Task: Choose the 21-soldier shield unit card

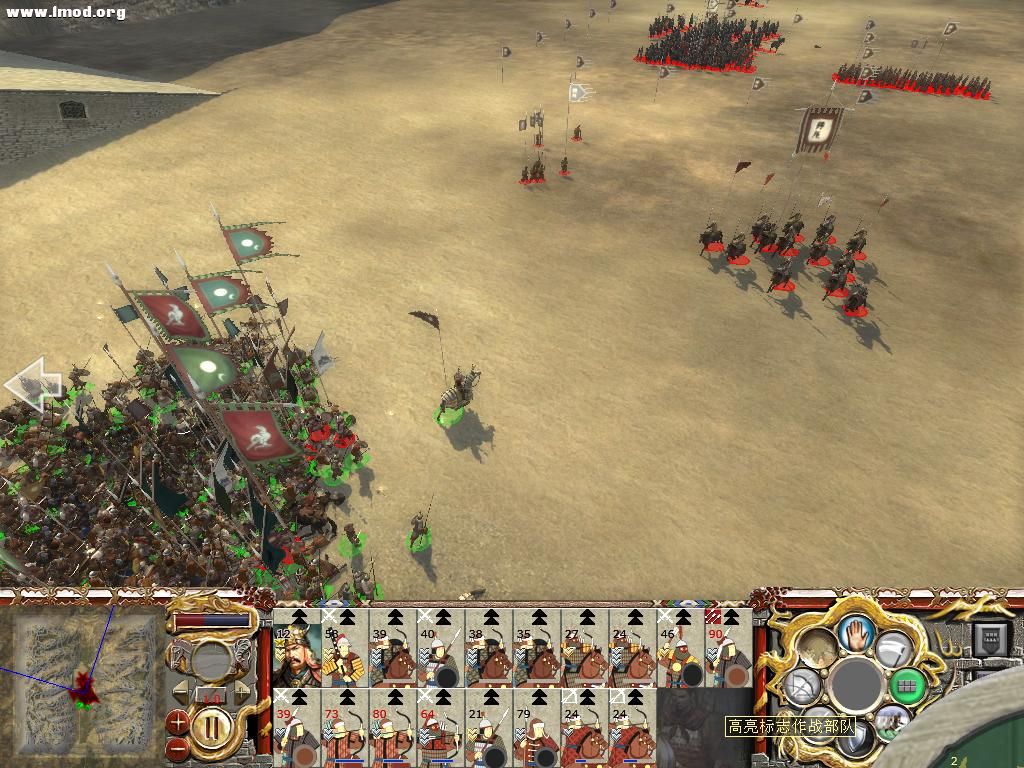Action: [488, 730]
